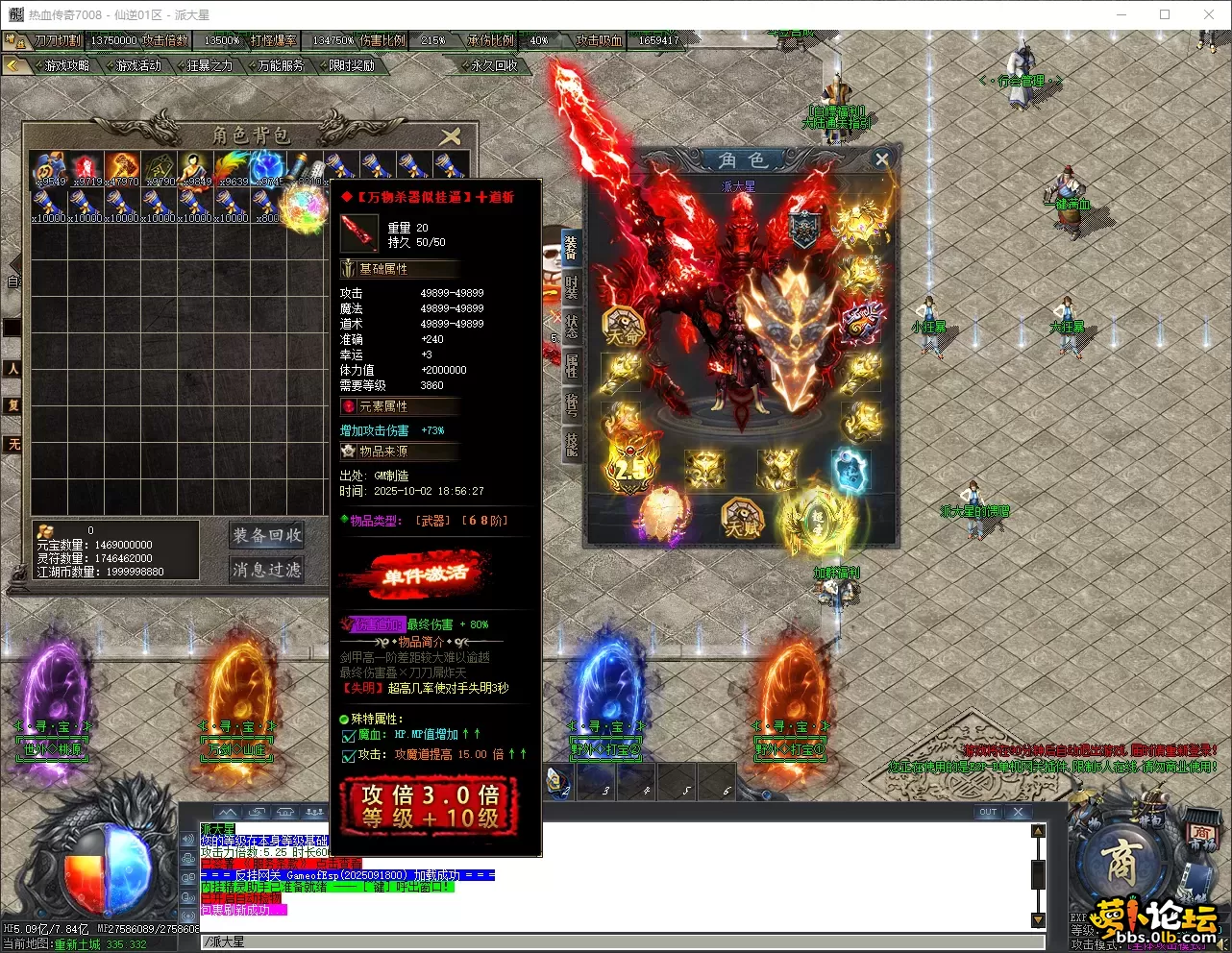Open the 永久回收 recycle menu
Viewport: 1232px width, 953px height.
tap(494, 65)
